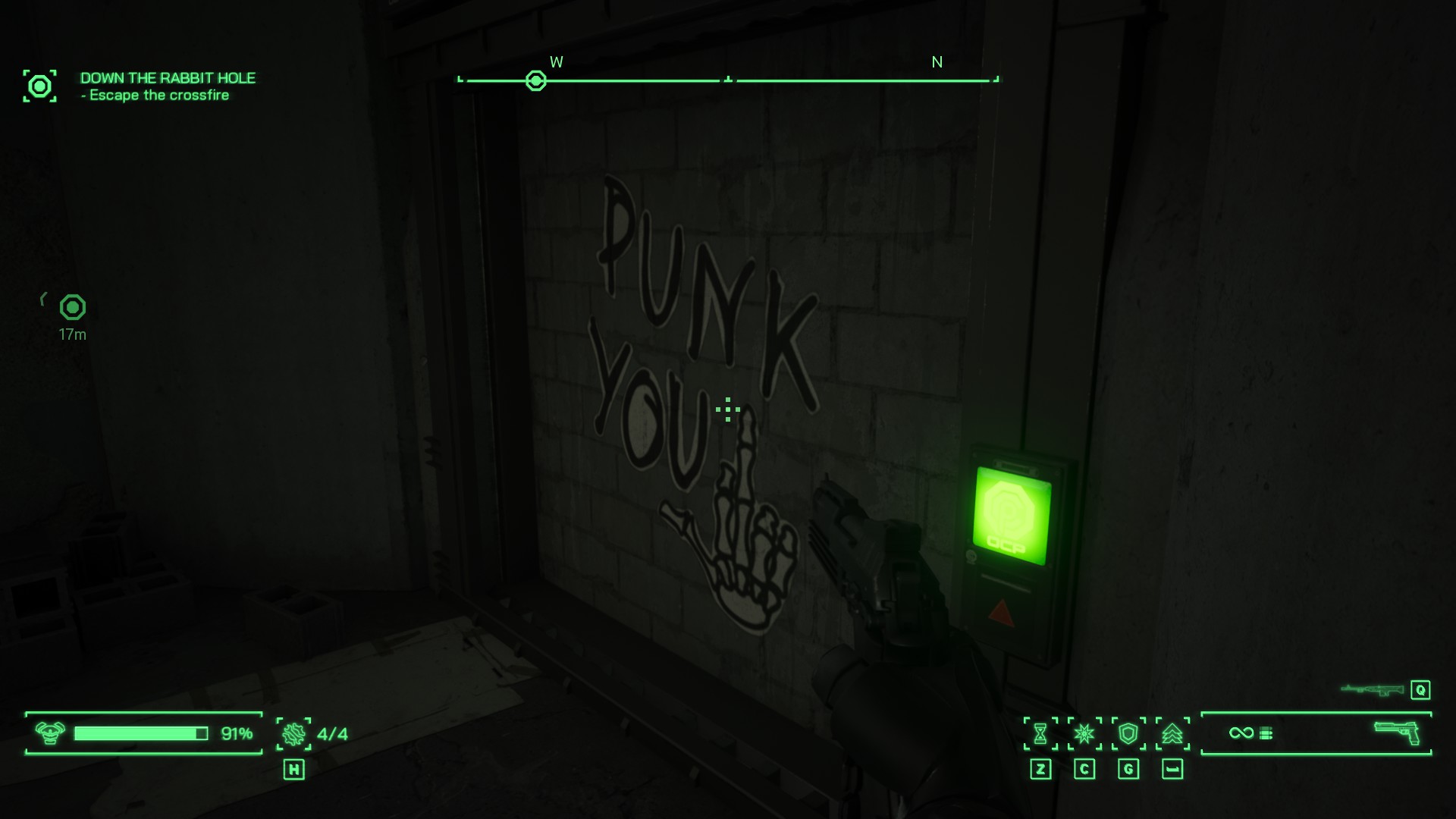Viewport: 1456px width, 819px height.
Task: Activate the hourglass slow-motion ability
Action: pyautogui.click(x=1040, y=733)
